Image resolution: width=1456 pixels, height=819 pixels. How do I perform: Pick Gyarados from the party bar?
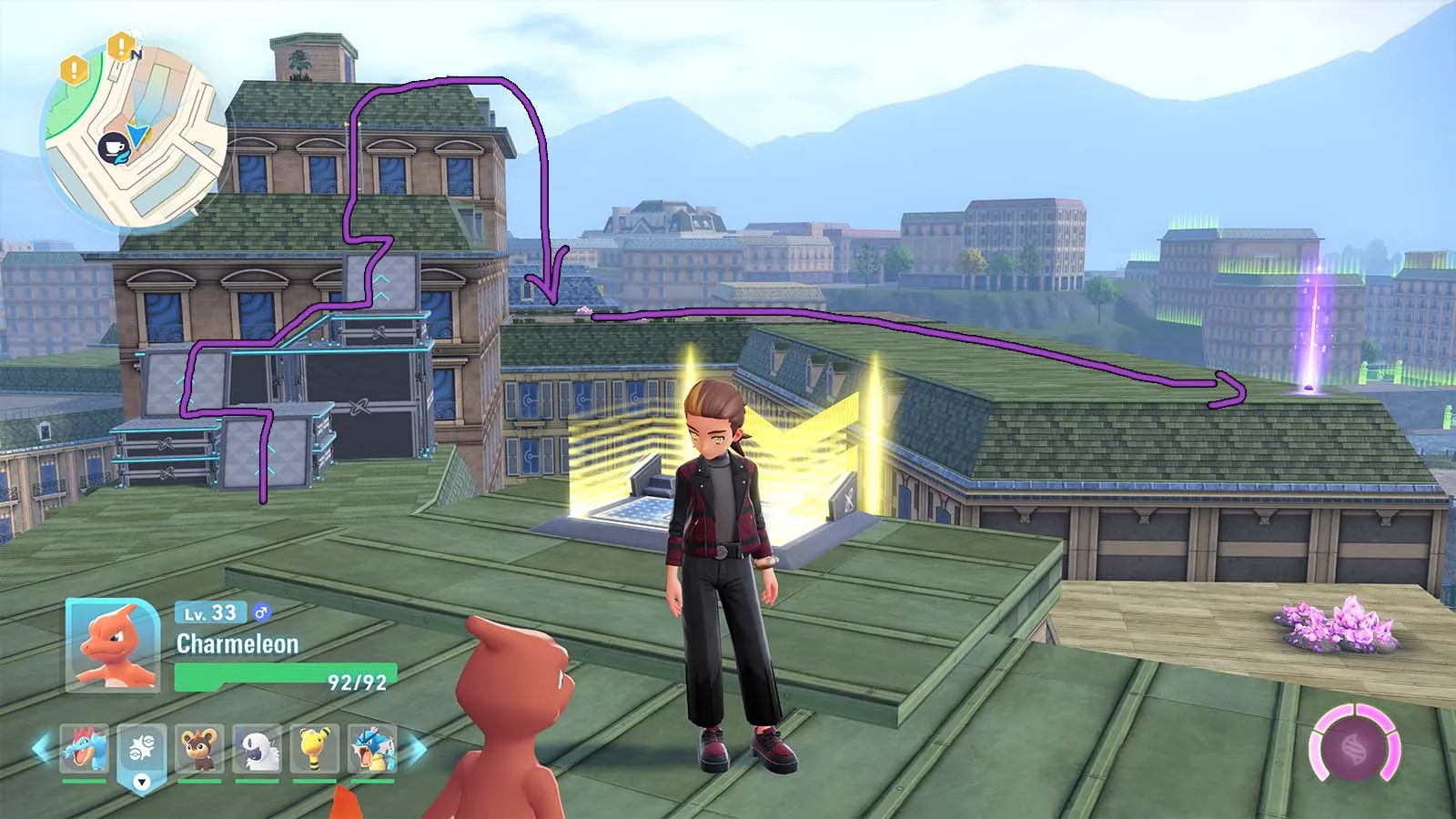(372, 749)
